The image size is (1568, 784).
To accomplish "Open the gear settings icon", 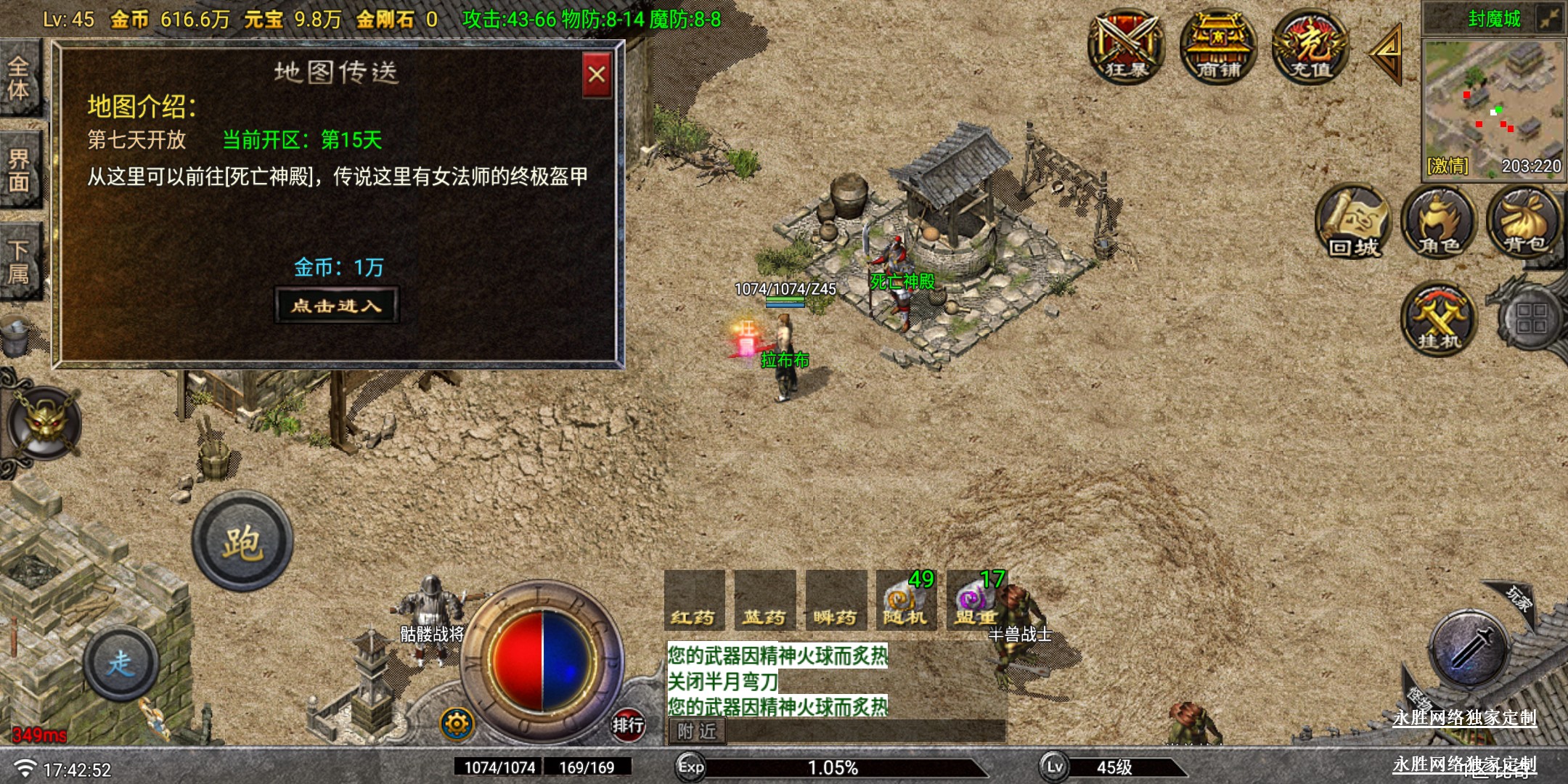I will 457,724.
